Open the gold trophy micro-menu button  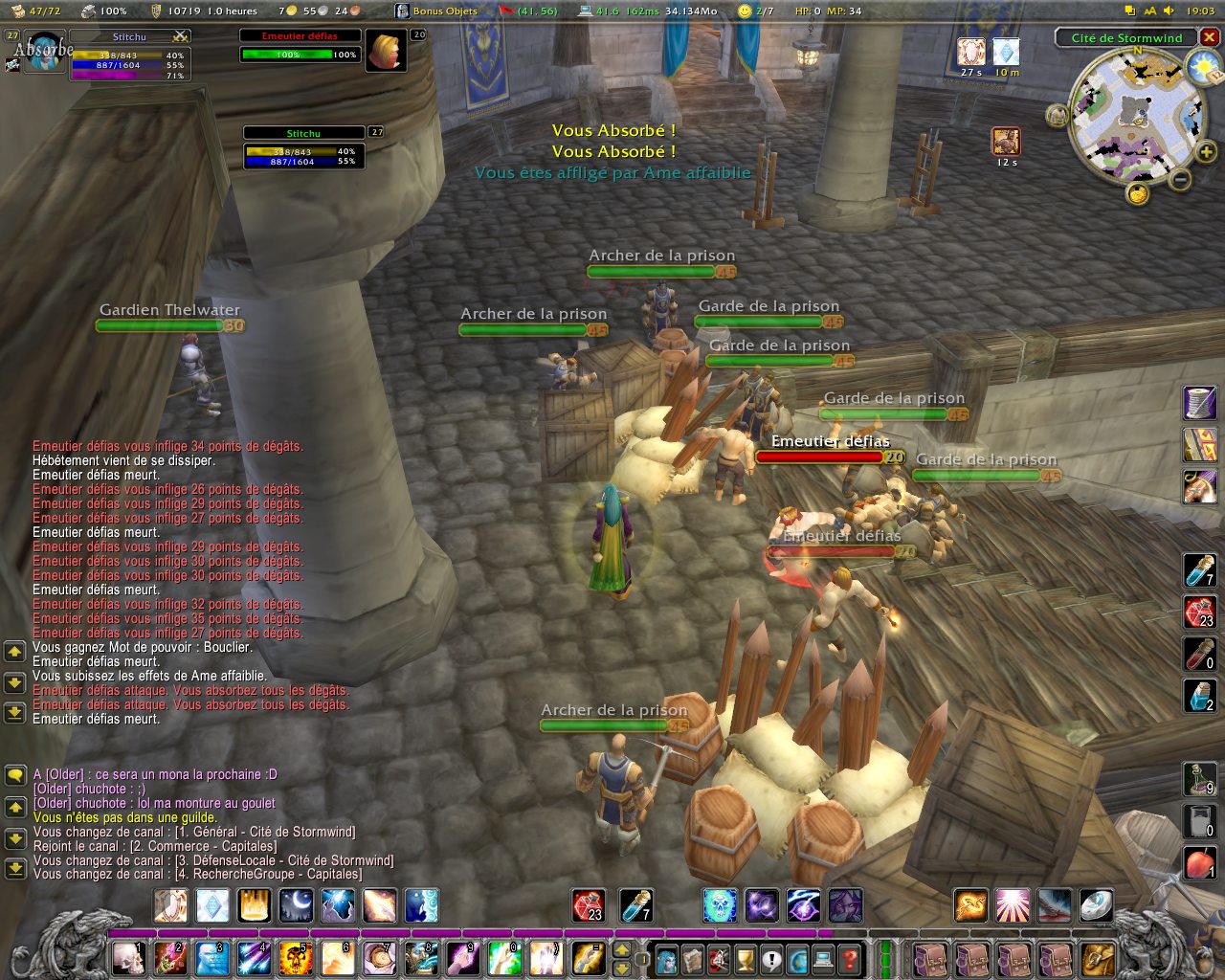(745, 958)
